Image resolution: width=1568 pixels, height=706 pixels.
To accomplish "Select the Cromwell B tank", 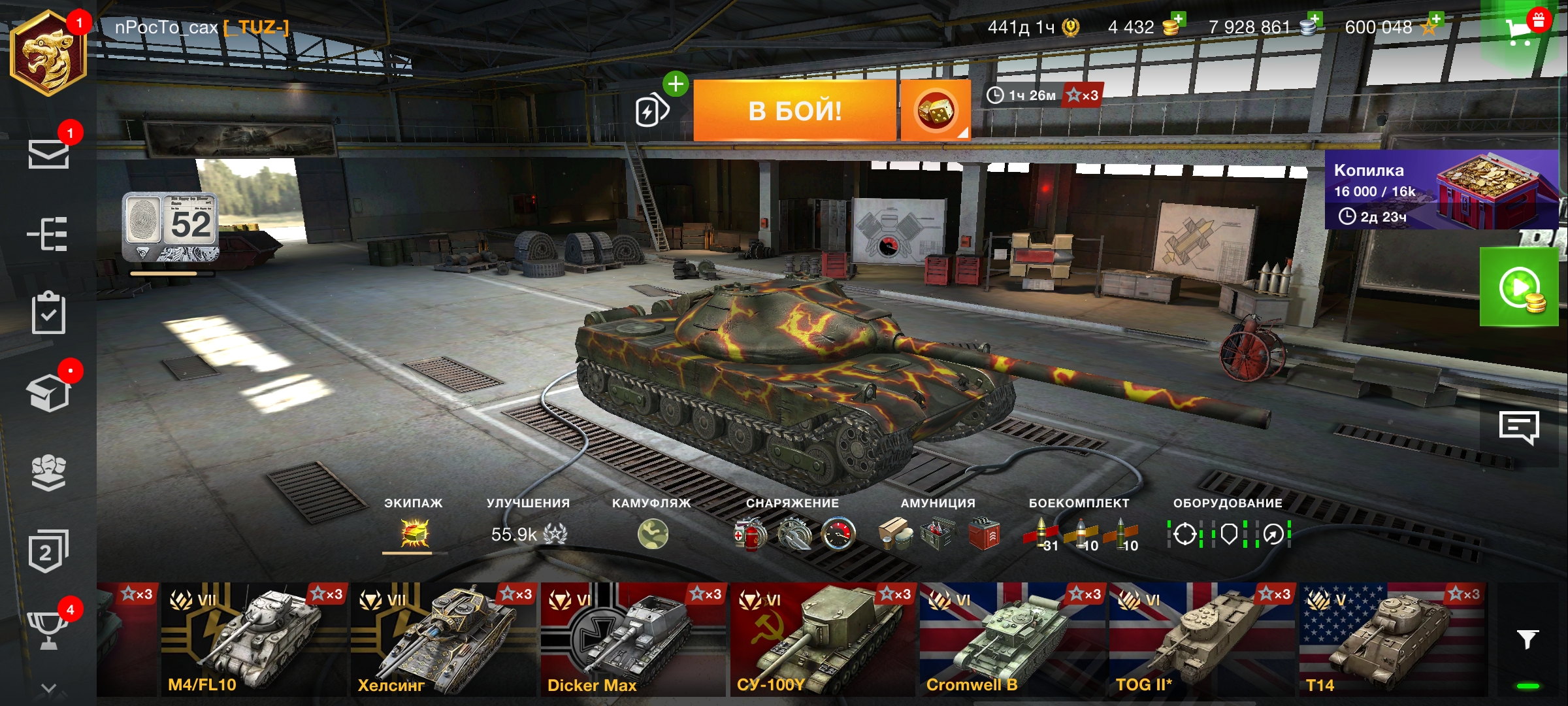I will click(x=1013, y=639).
